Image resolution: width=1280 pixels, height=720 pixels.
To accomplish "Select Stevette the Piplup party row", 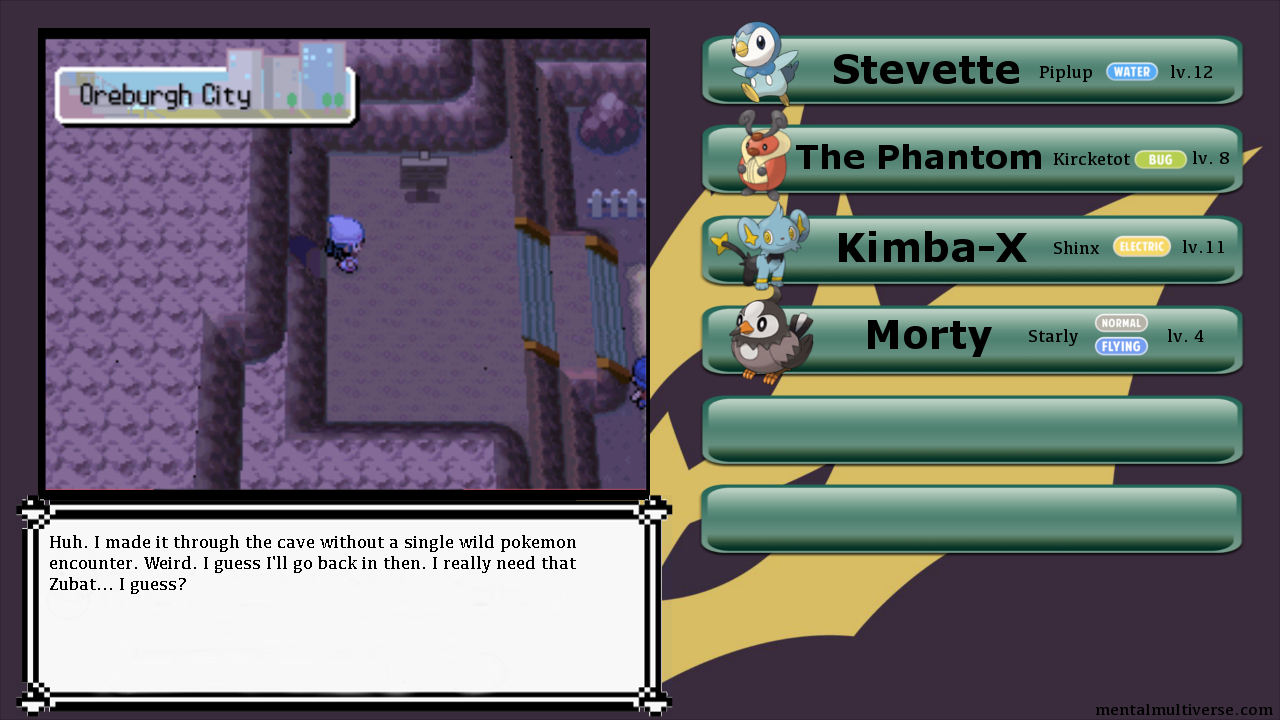I will click(x=972, y=70).
